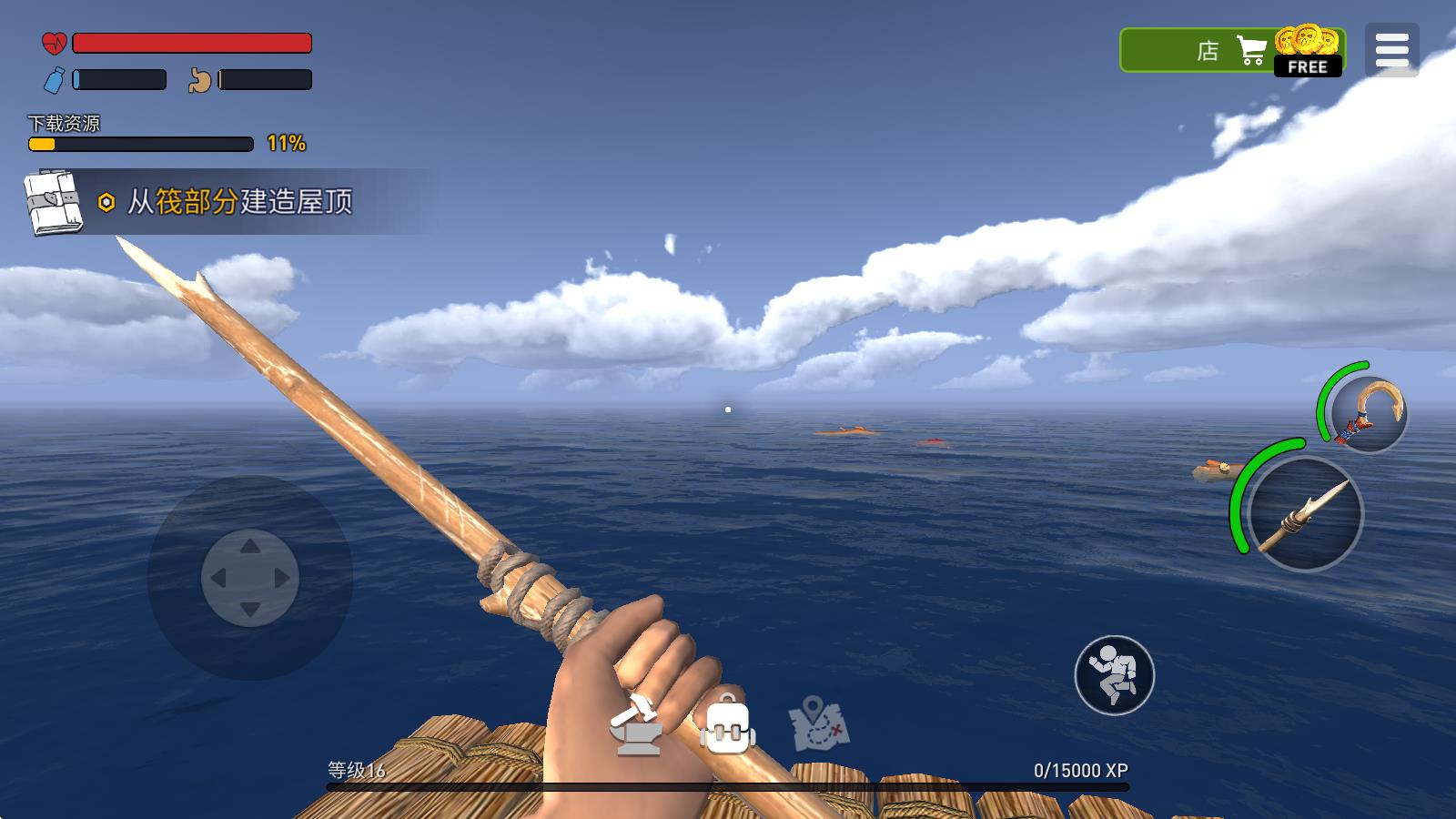This screenshot has width=1456, height=819.
Task: Tap the jump action button
Action: [x=1114, y=675]
